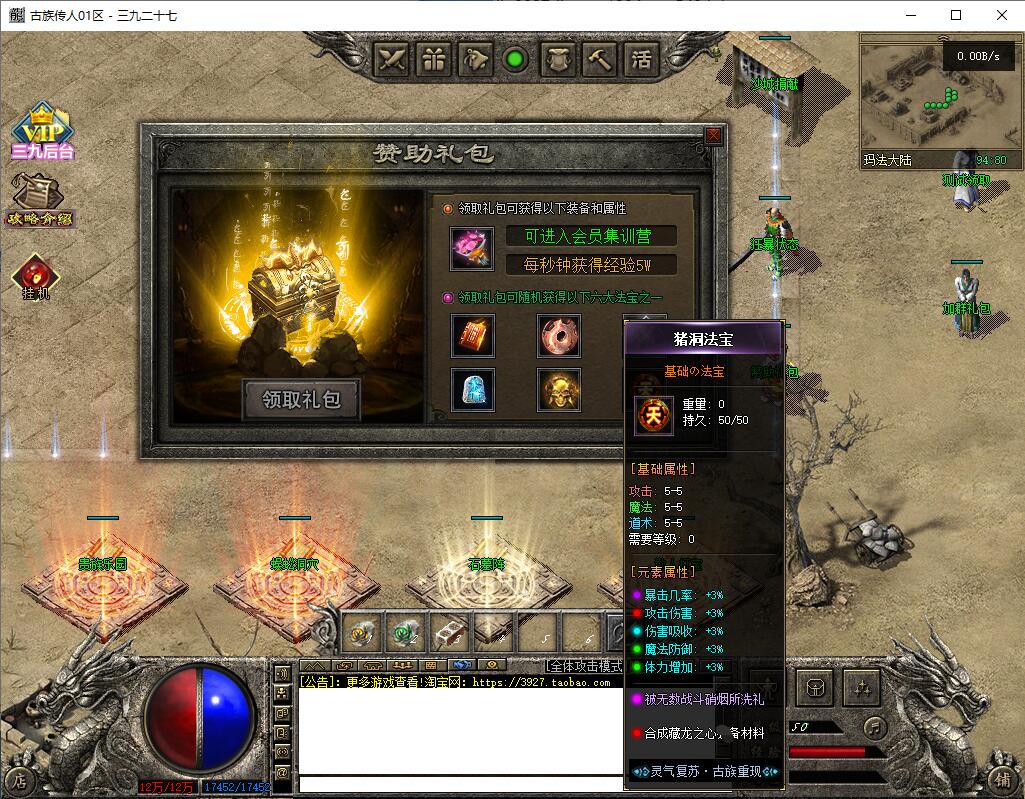Select the bronze ring treasure in gift pack

(558, 336)
